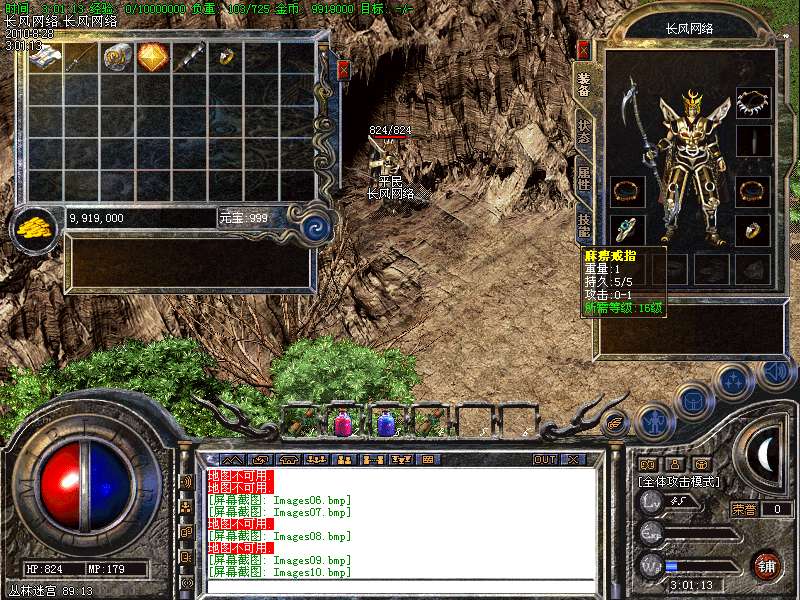Click the OUT button above chat
The image size is (800, 600).
coord(544,460)
